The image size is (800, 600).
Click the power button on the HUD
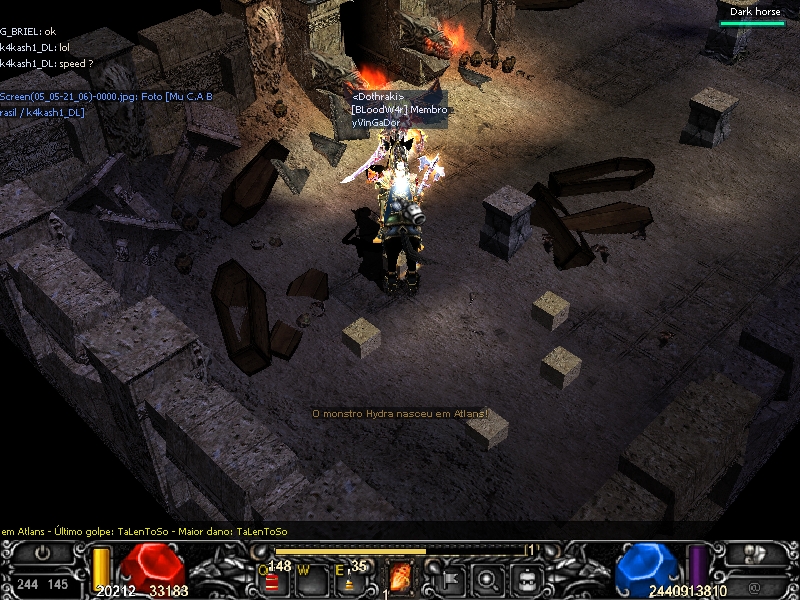point(42,552)
